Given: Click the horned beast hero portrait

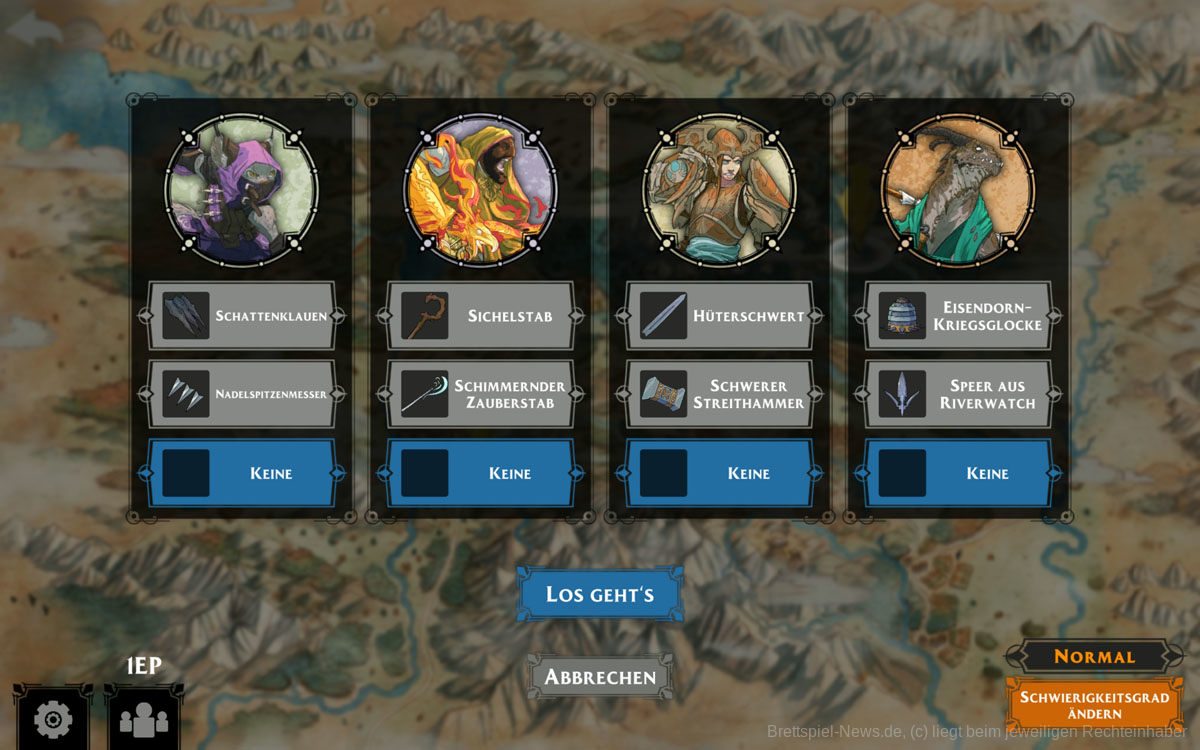Looking at the screenshot, I should coord(957,190).
